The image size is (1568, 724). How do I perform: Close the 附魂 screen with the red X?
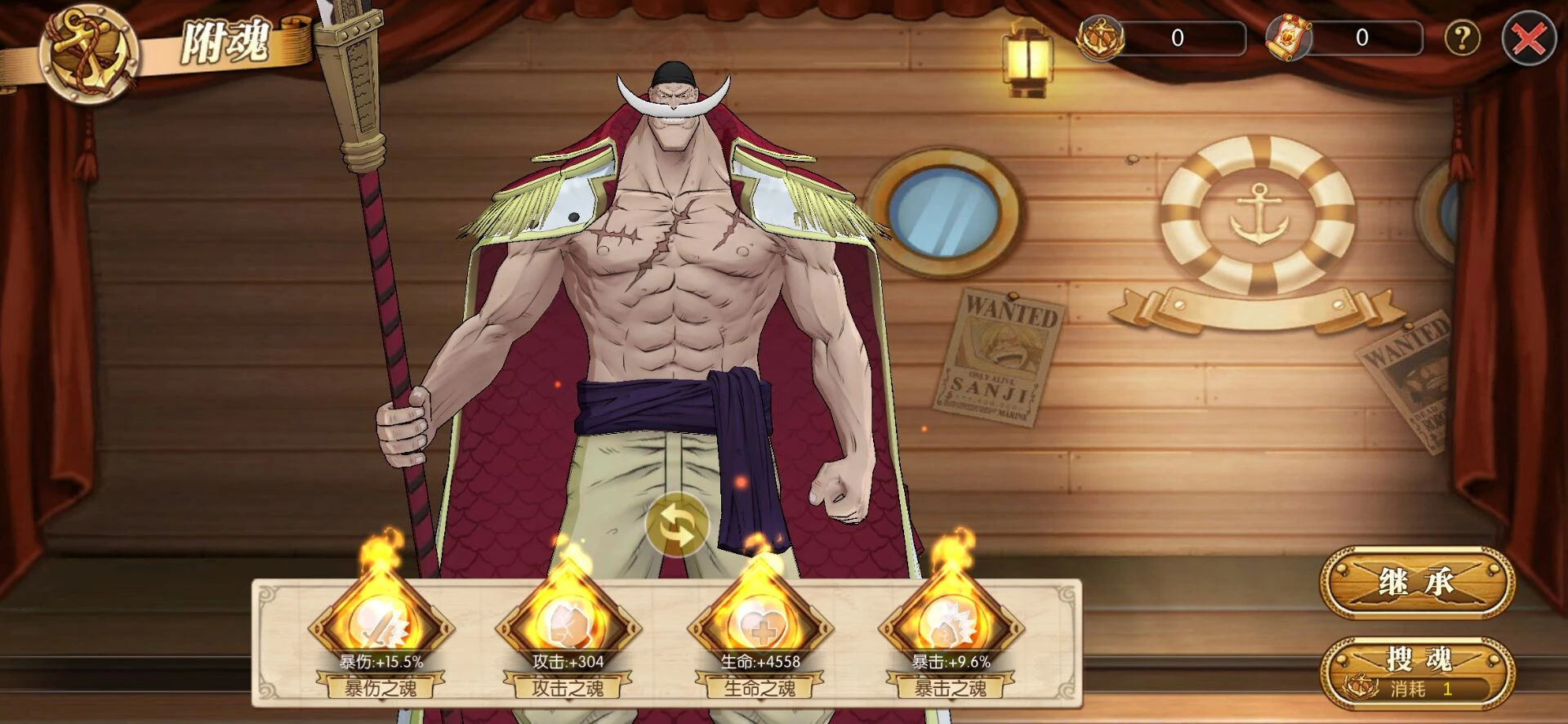click(x=1528, y=38)
